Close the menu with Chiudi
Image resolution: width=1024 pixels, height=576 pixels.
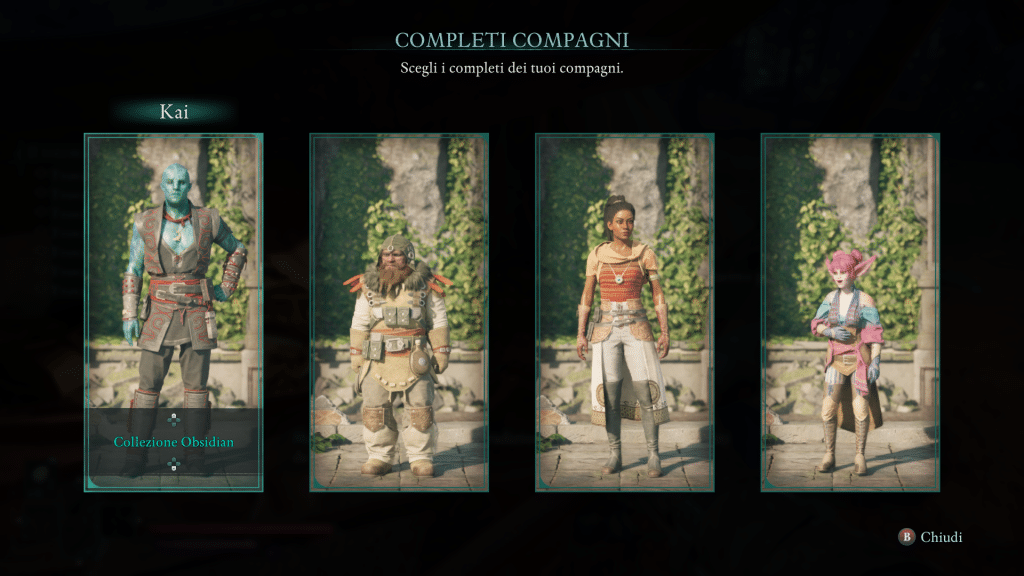pyautogui.click(x=930, y=537)
